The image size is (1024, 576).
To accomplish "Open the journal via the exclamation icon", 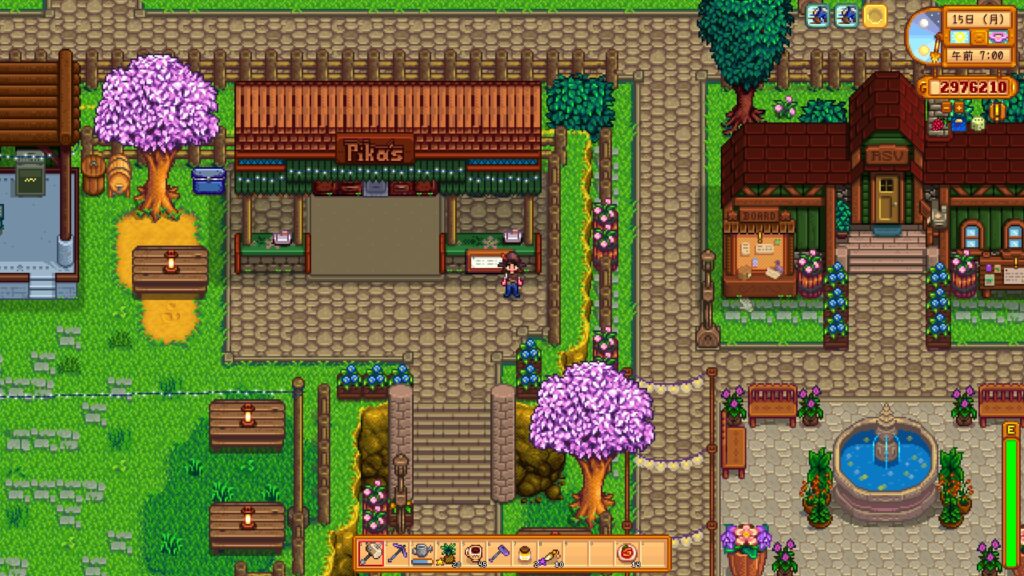I will 997,109.
